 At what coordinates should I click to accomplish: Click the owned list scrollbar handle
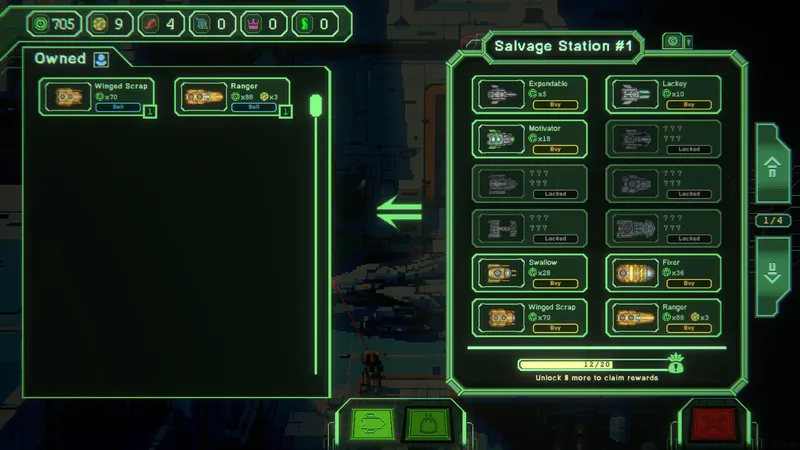tap(315, 105)
